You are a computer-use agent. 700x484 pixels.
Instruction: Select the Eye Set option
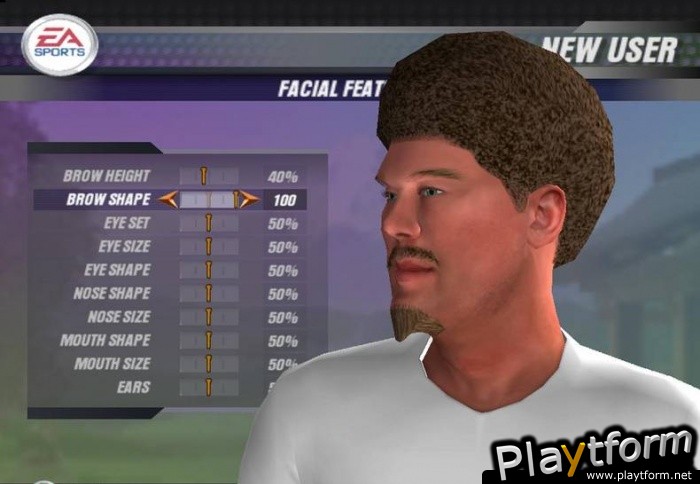126,223
